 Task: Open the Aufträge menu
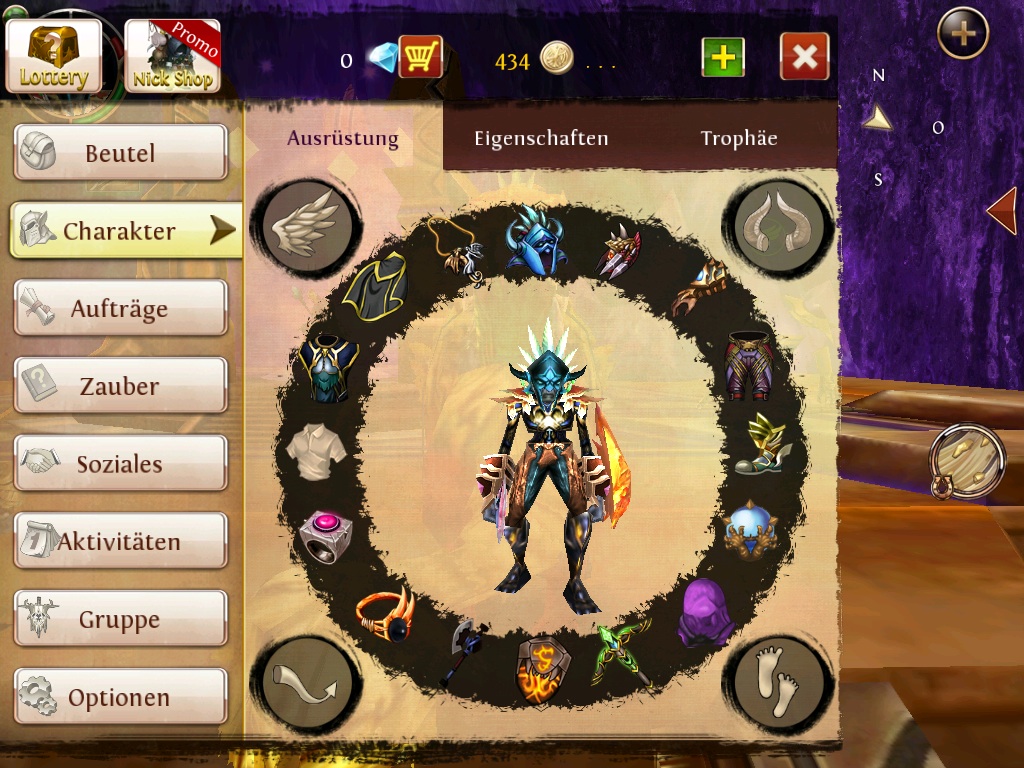(x=120, y=308)
